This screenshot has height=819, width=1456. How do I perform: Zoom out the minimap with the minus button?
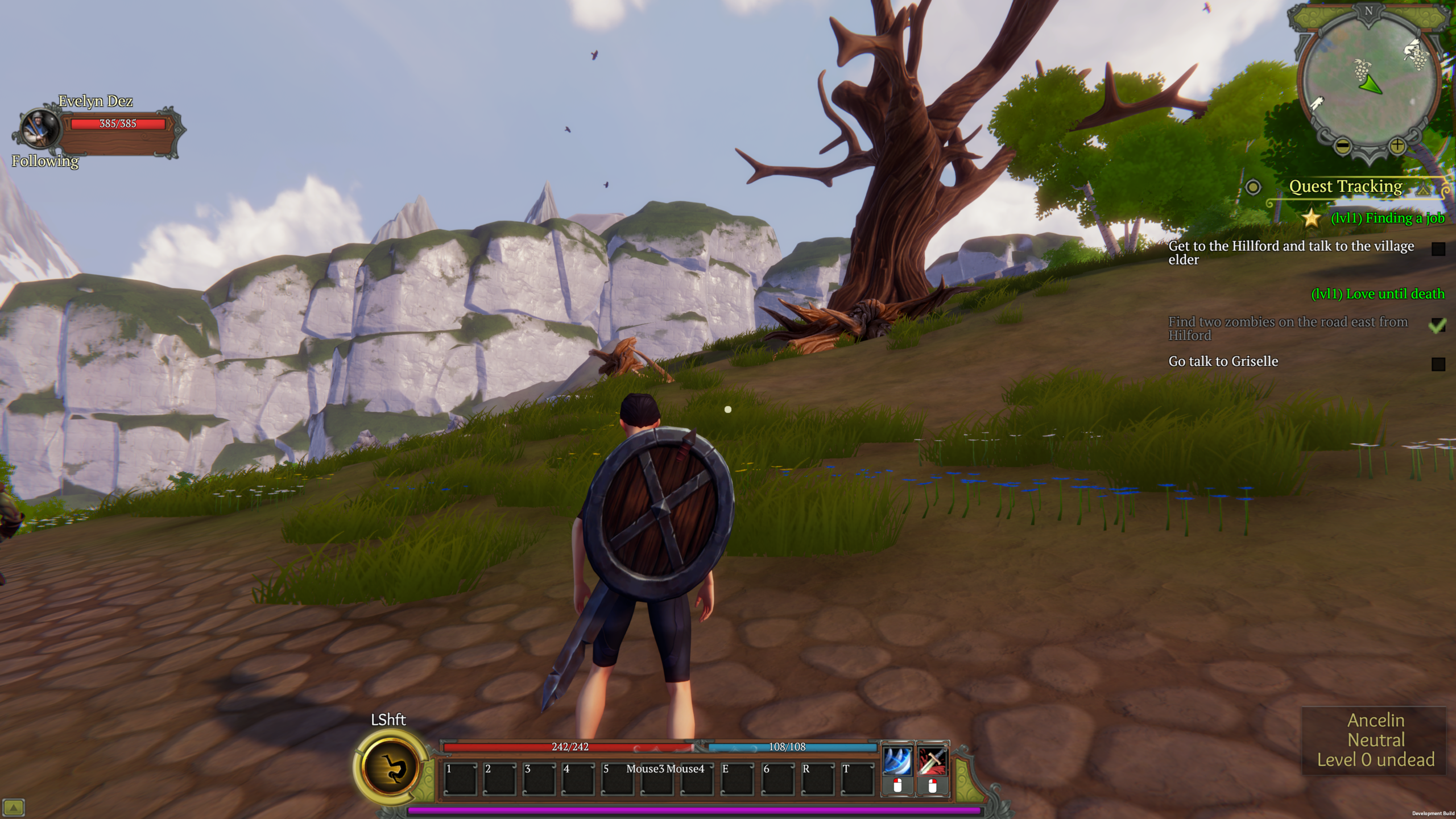click(1343, 147)
